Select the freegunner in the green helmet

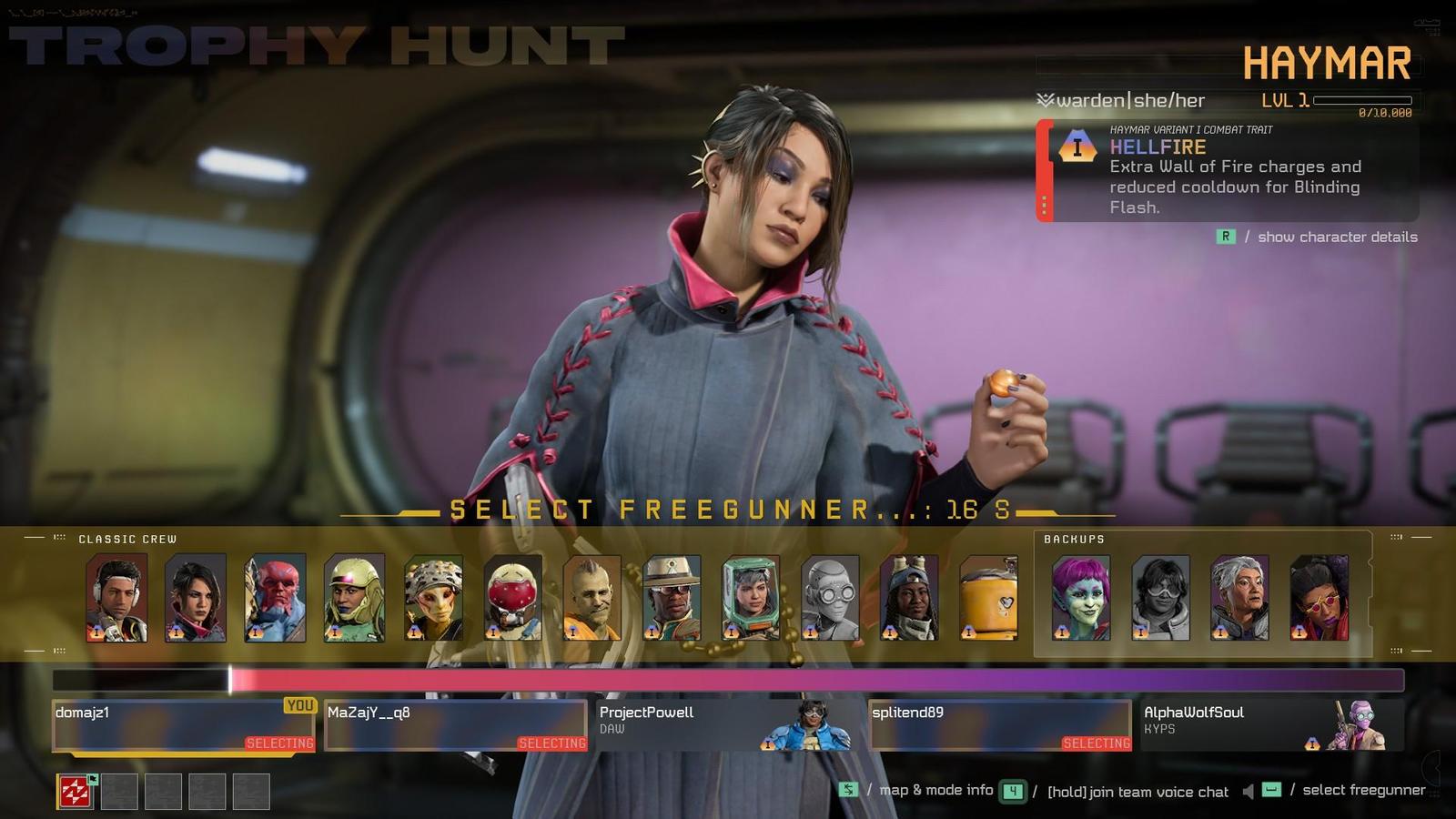pyautogui.click(x=354, y=598)
